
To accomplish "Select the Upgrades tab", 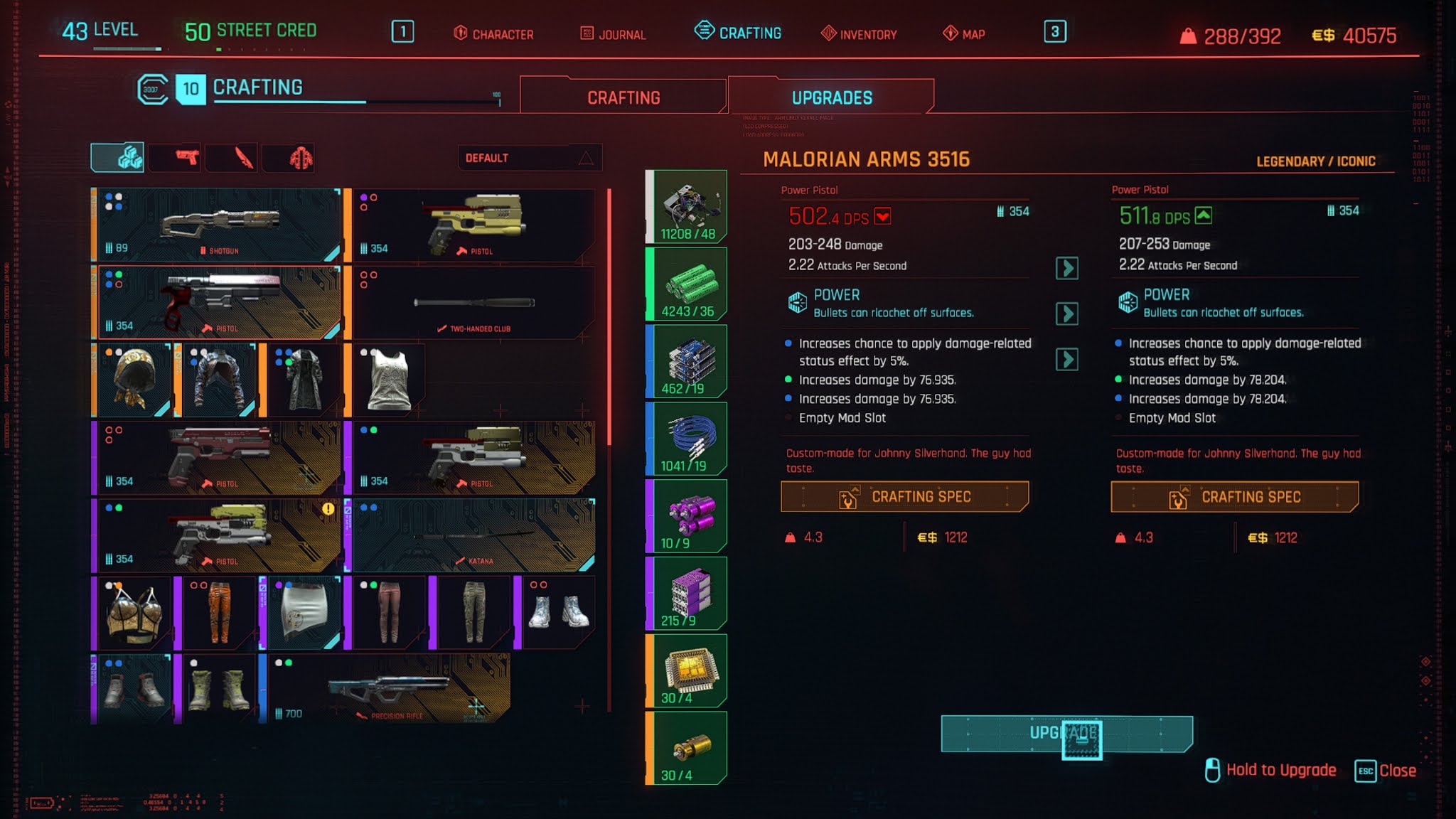I will tap(831, 97).
